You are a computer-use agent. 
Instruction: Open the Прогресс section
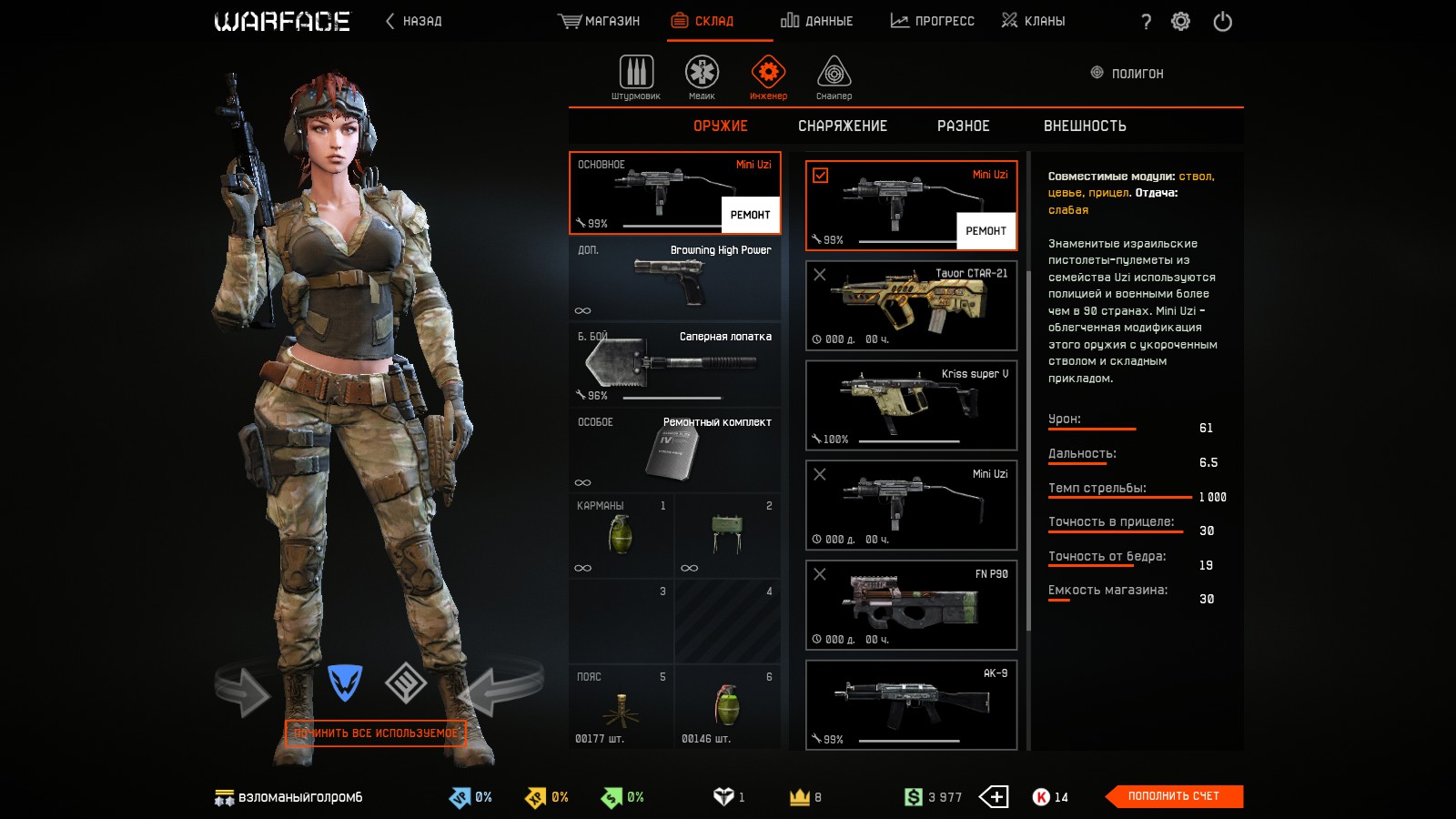pos(932,21)
